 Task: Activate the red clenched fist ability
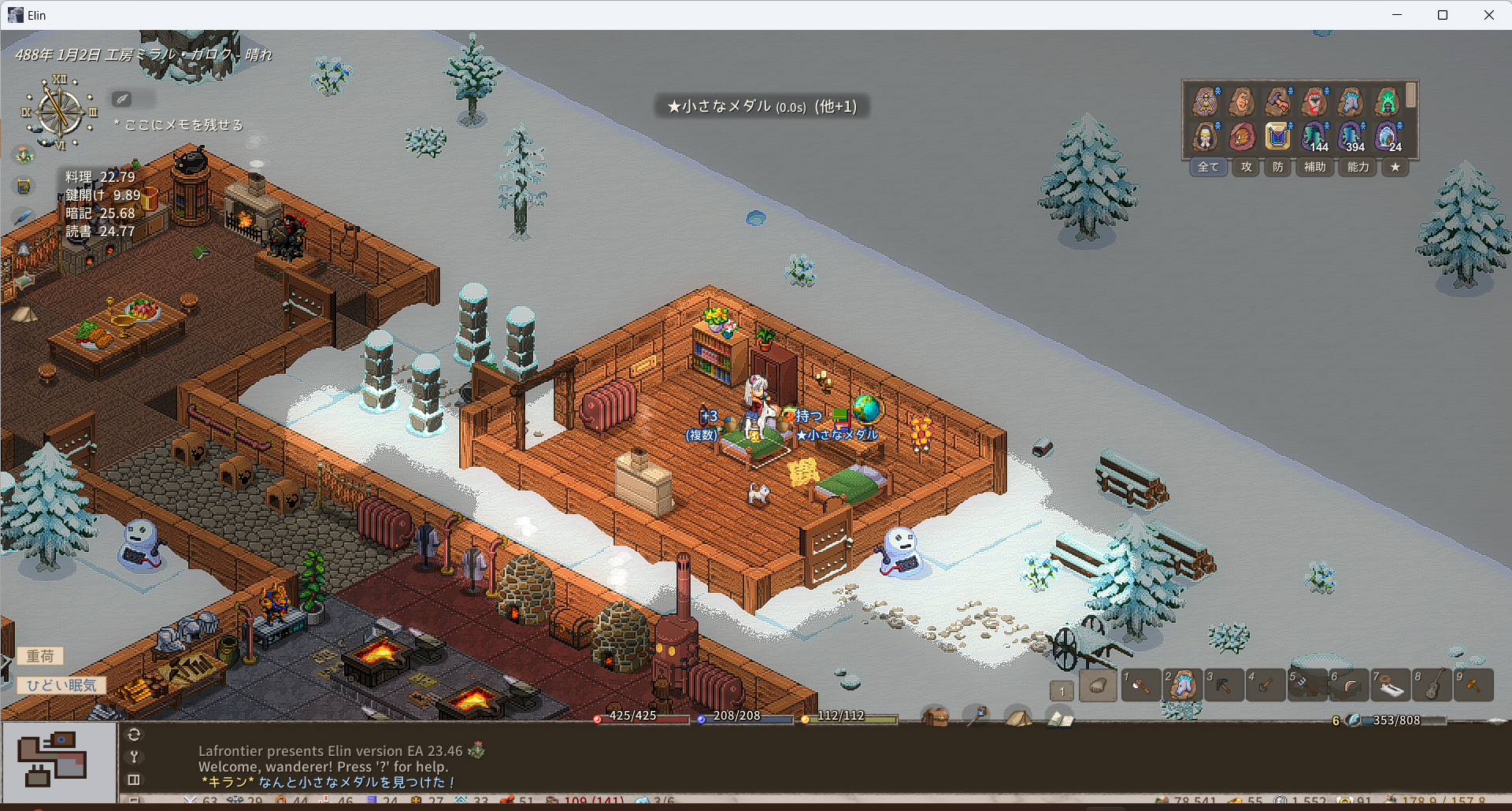pos(1314,102)
